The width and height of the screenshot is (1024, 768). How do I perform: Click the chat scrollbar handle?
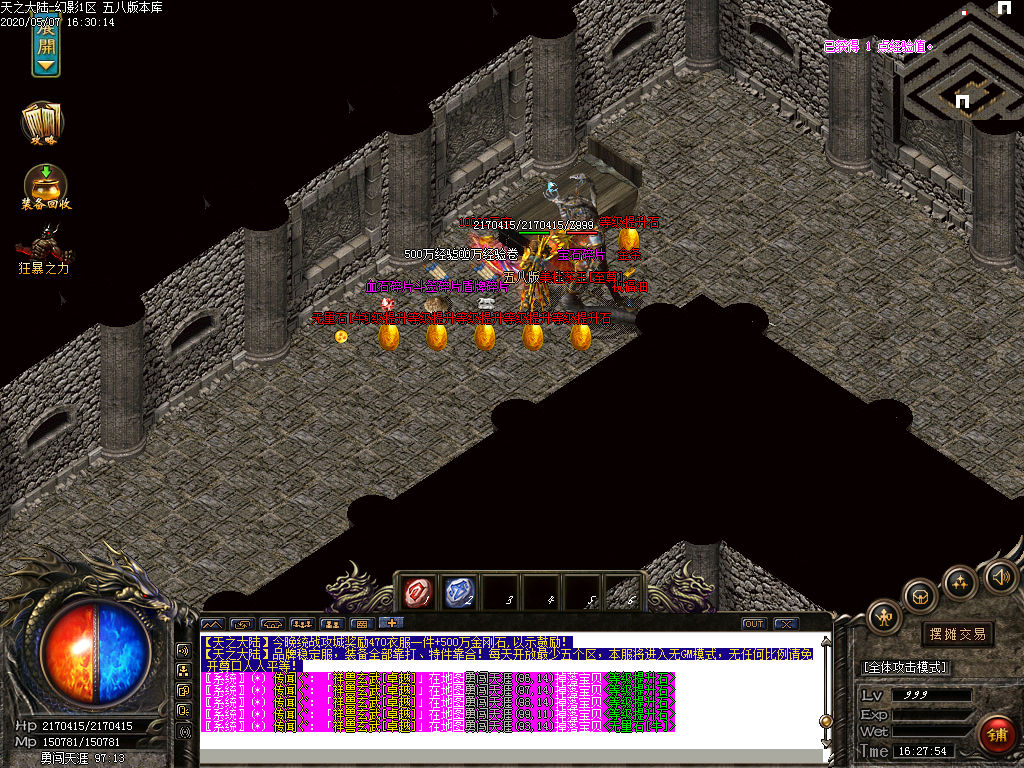(x=826, y=720)
